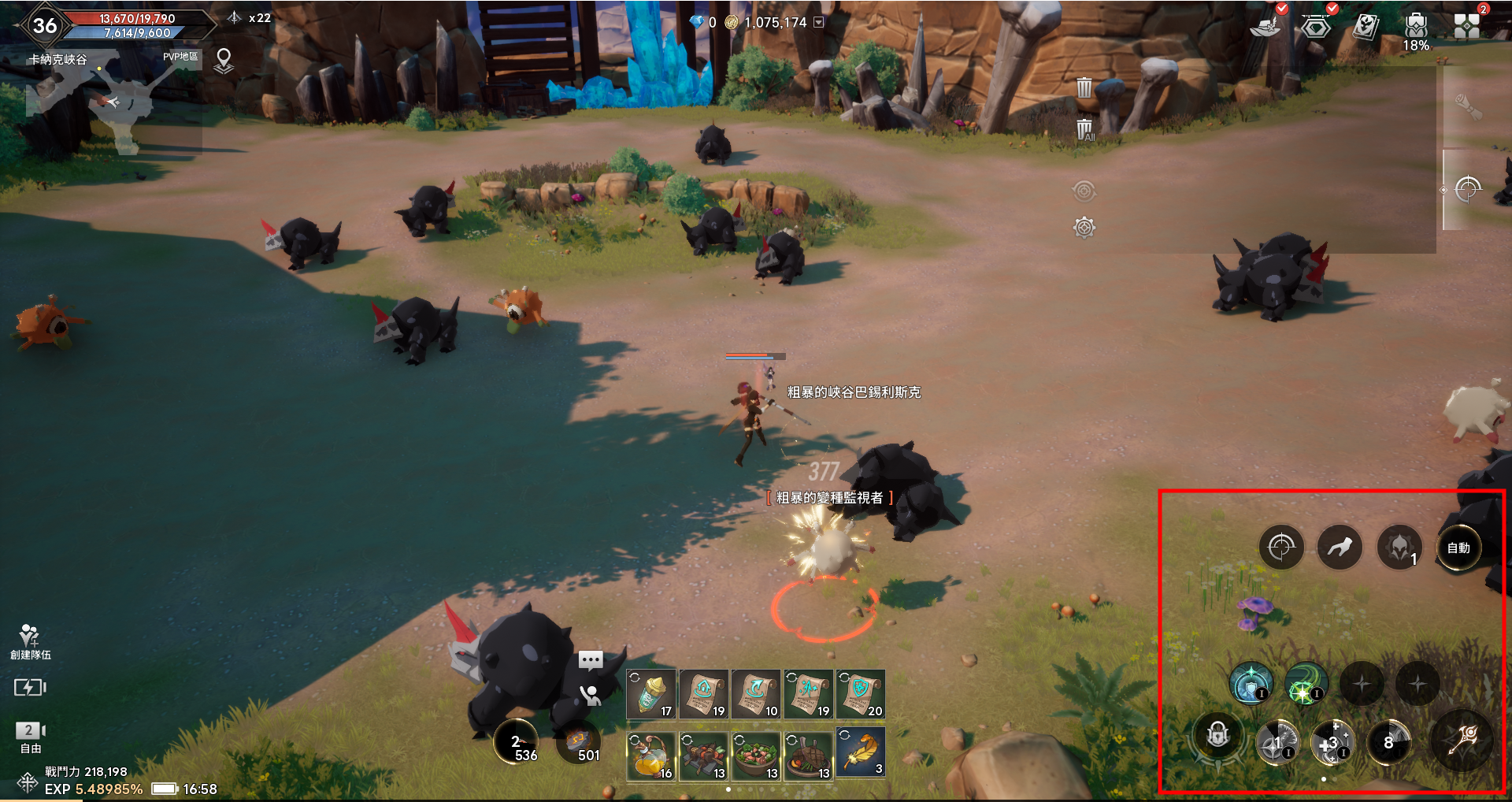Open the chat speech bubble
The width and height of the screenshot is (1512, 802).
[591, 660]
